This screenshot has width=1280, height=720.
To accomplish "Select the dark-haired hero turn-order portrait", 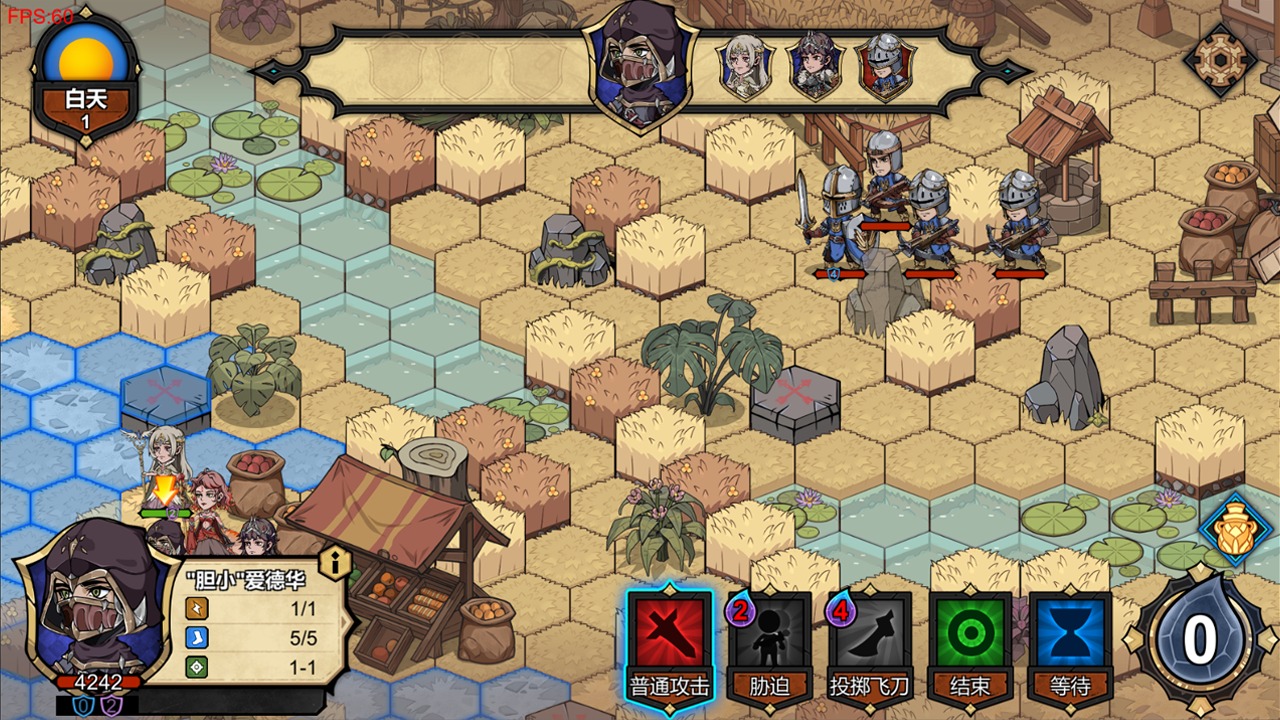I will (x=815, y=67).
